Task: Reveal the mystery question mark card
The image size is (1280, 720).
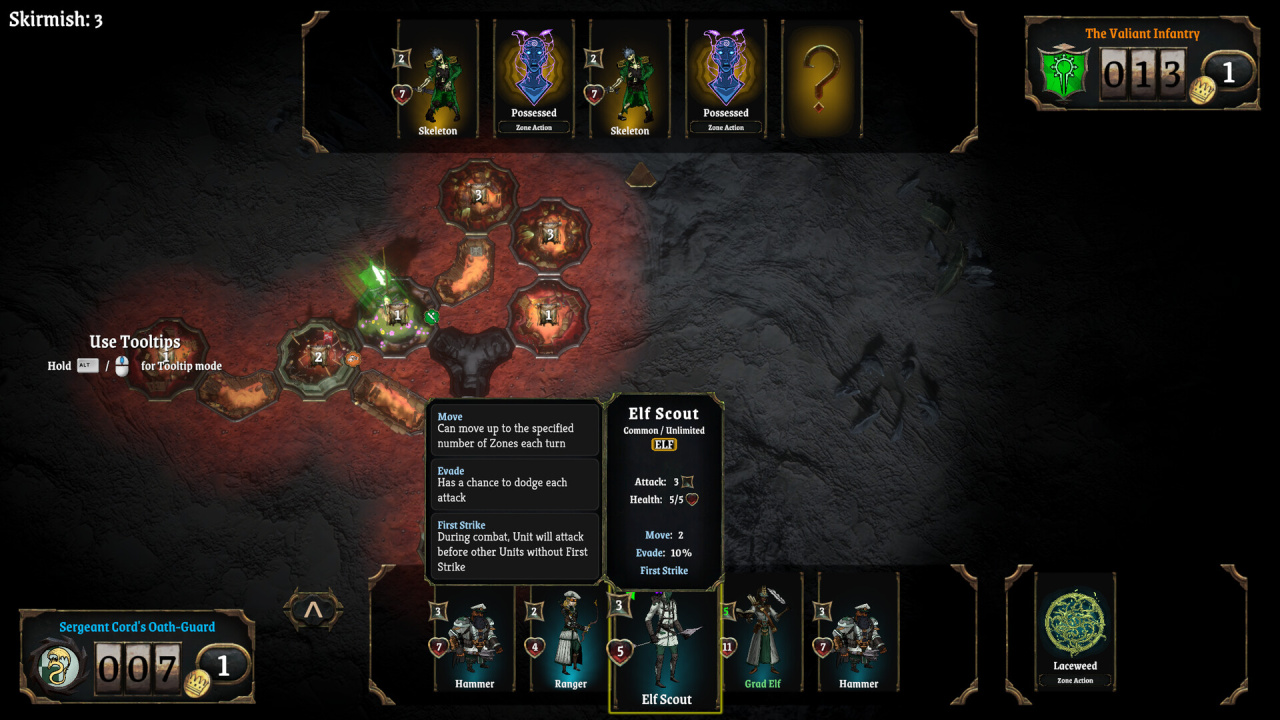Action: click(x=820, y=78)
